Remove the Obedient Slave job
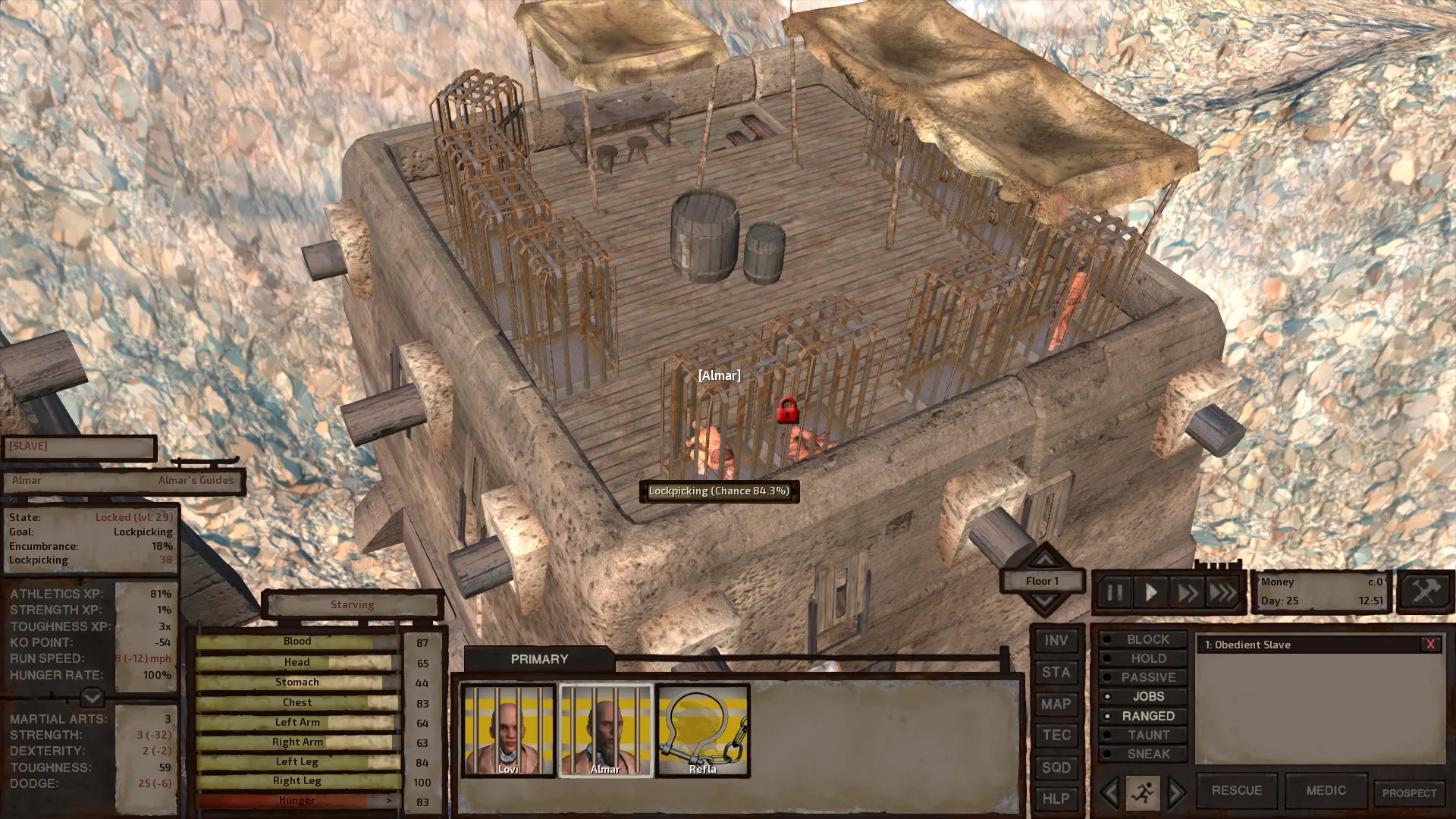Viewport: 1456px width, 819px height. [1430, 645]
